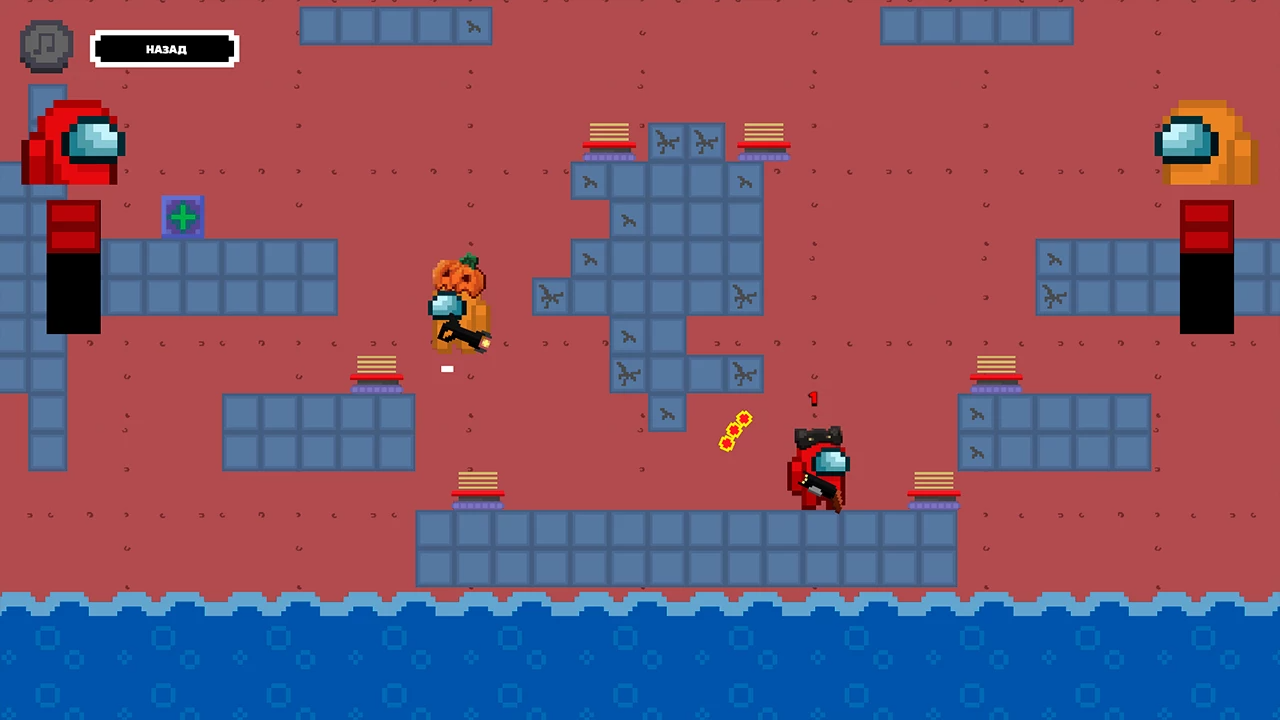
Task: Click the red-and-black pillar below the left crewmate
Action: tap(73, 265)
